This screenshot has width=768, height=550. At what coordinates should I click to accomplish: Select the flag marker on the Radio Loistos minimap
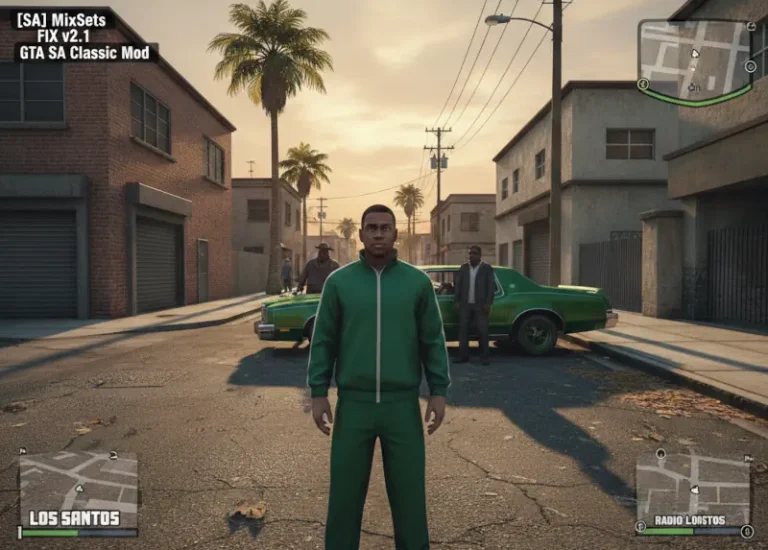pyautogui.click(x=747, y=458)
